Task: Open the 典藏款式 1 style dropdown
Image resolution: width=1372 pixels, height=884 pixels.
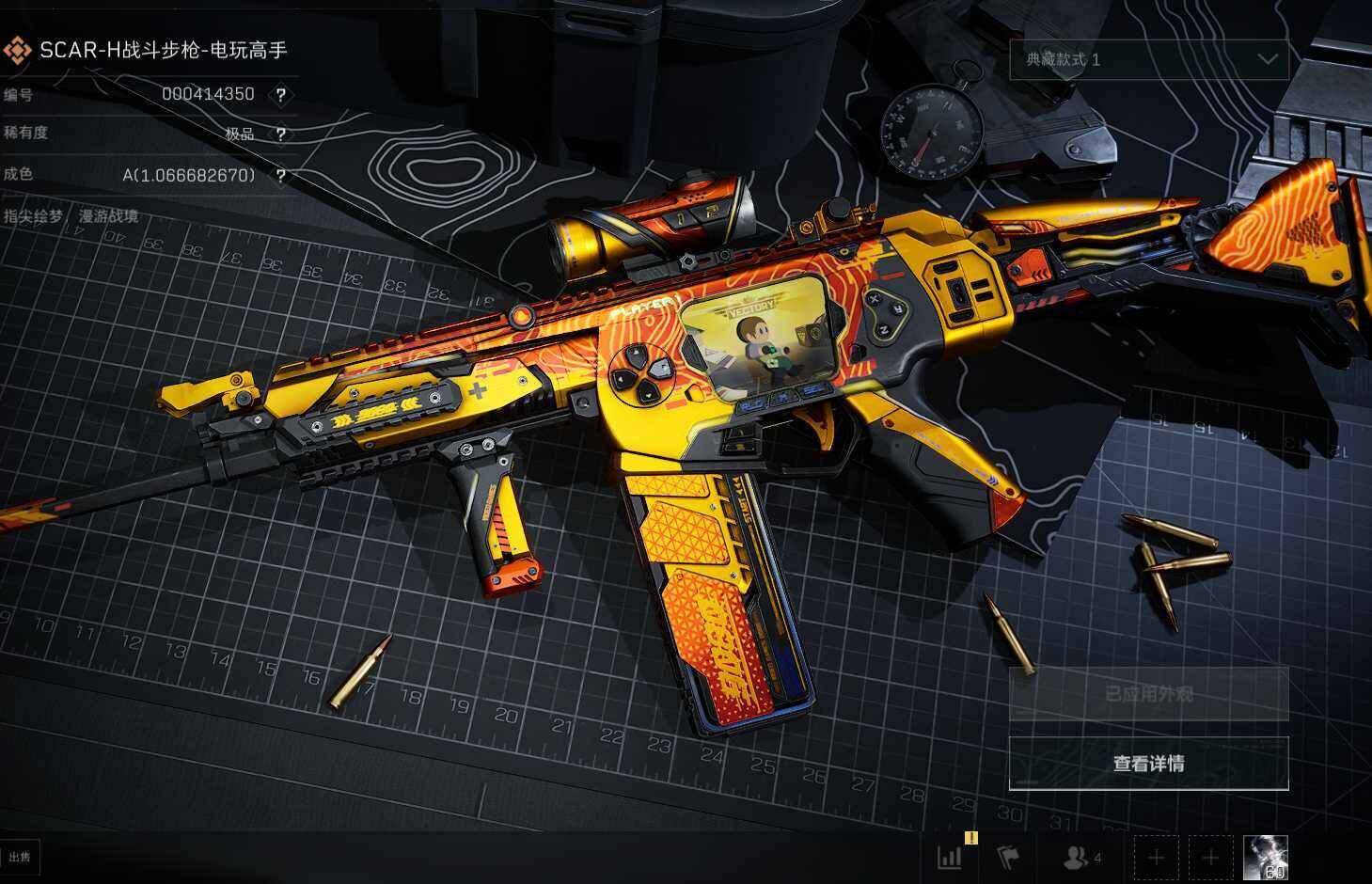Action: [x=1148, y=59]
